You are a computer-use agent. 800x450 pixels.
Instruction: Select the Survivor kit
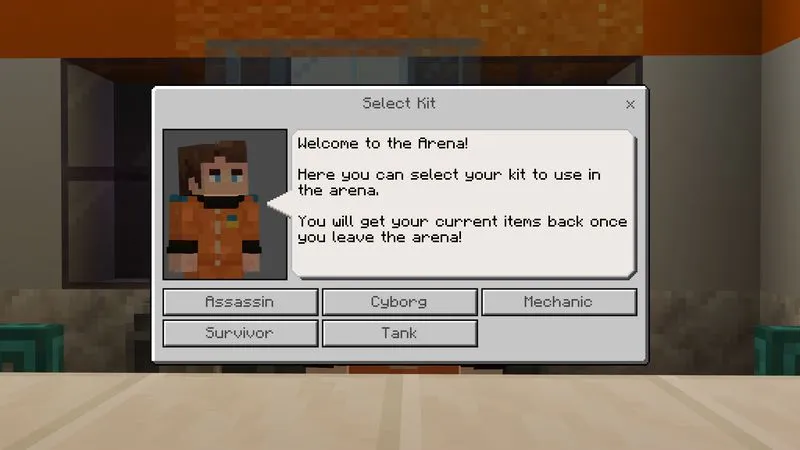click(x=240, y=332)
